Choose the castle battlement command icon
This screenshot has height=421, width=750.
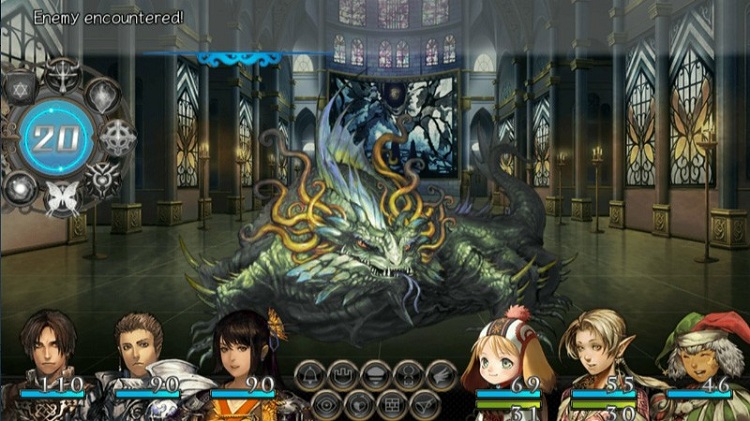tap(343, 375)
